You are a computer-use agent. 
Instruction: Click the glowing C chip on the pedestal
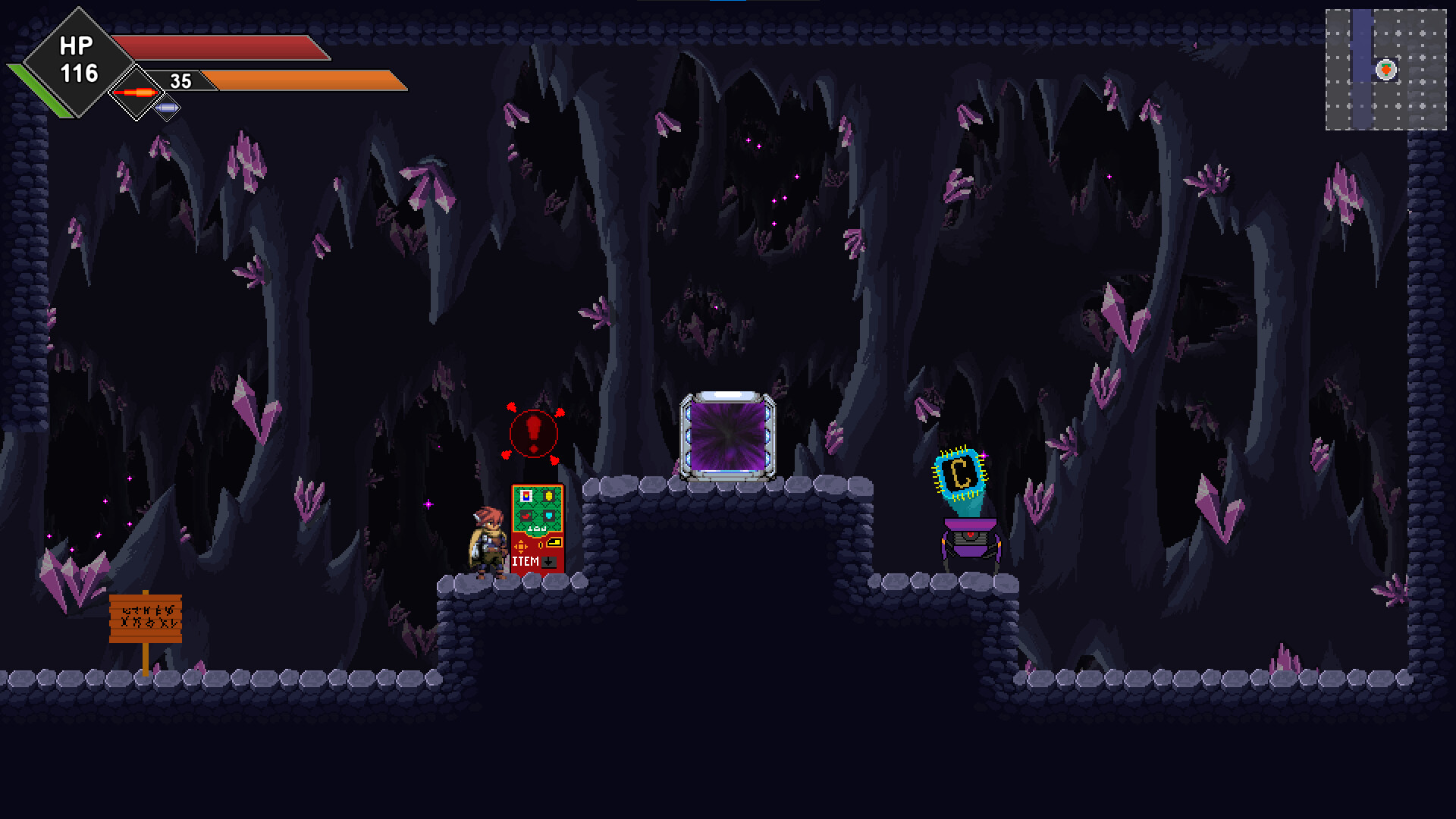[x=959, y=472]
